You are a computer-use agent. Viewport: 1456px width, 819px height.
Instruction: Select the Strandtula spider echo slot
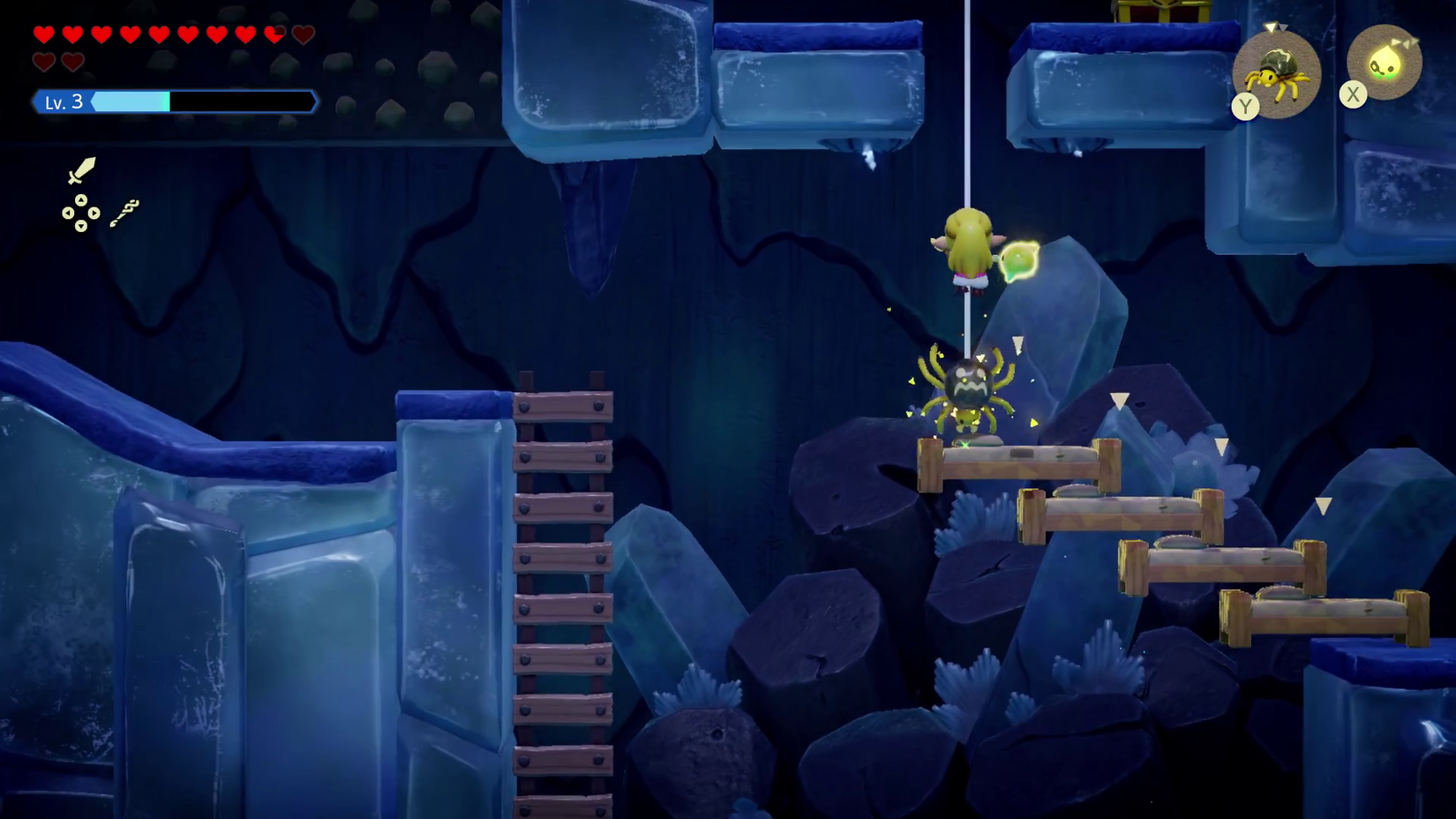coord(1276,72)
